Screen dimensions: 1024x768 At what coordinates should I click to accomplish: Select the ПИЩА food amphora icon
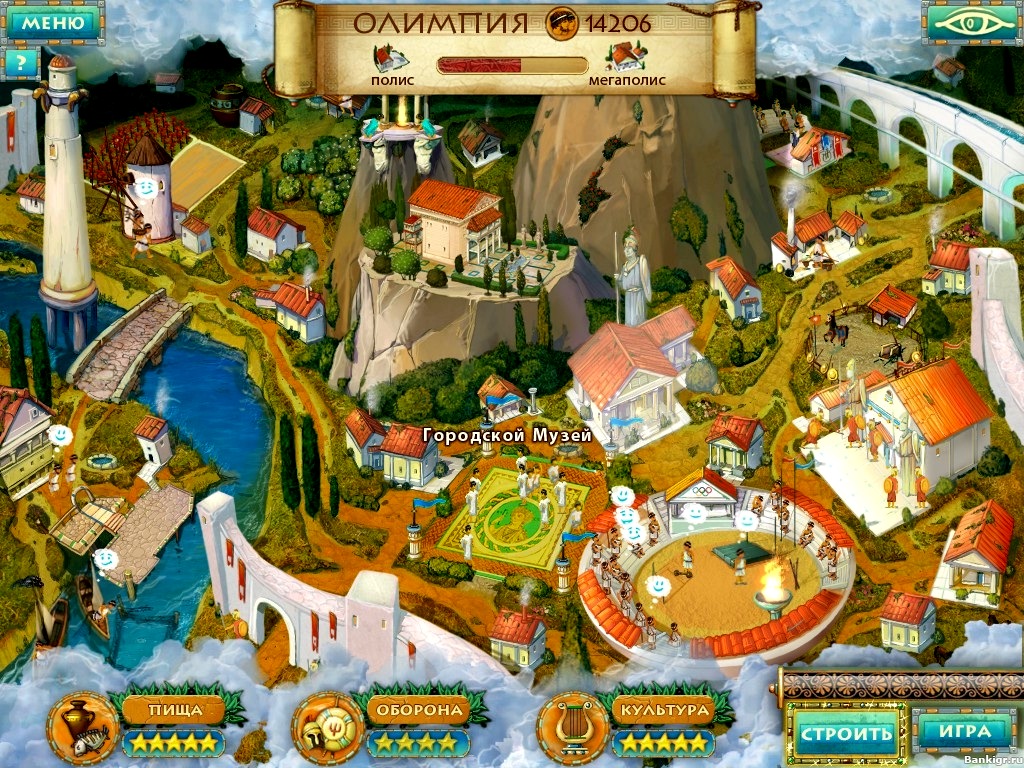point(80,723)
